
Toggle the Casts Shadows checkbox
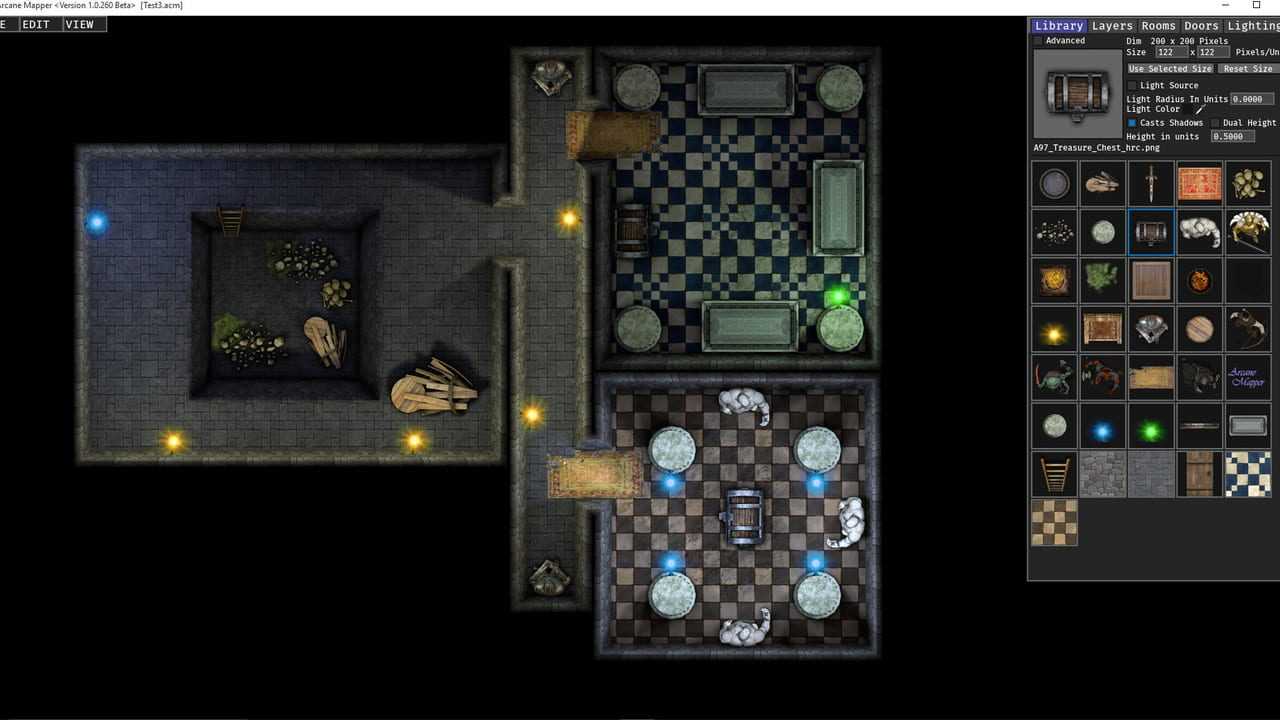click(x=1132, y=123)
